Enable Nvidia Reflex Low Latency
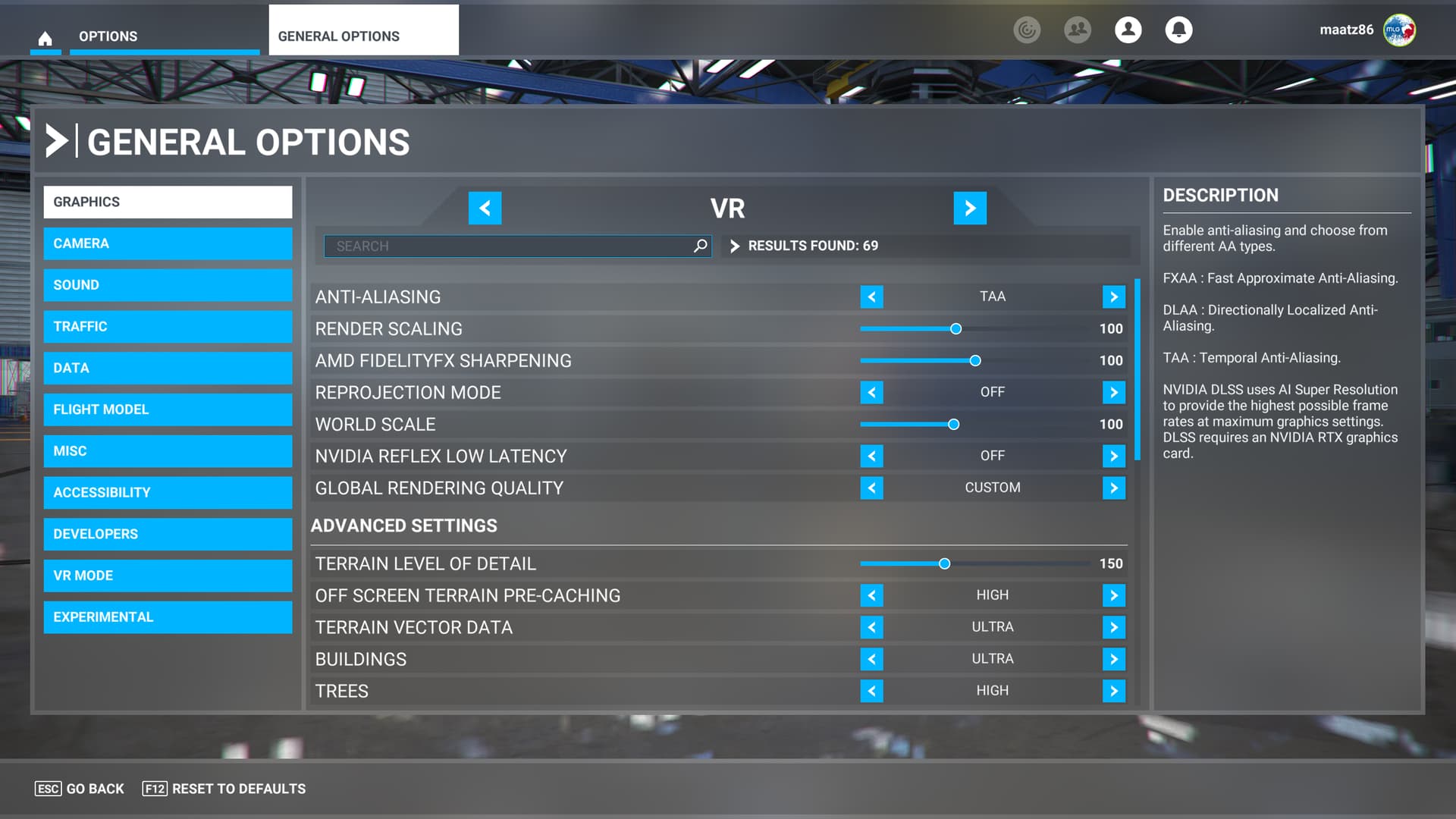 (1113, 456)
